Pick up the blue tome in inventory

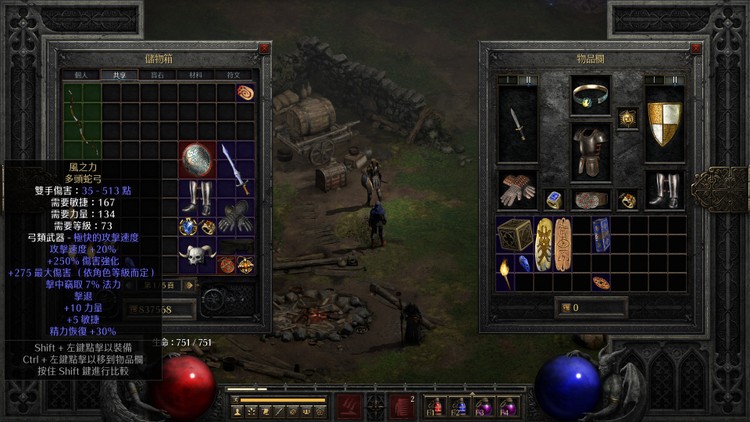pos(601,235)
